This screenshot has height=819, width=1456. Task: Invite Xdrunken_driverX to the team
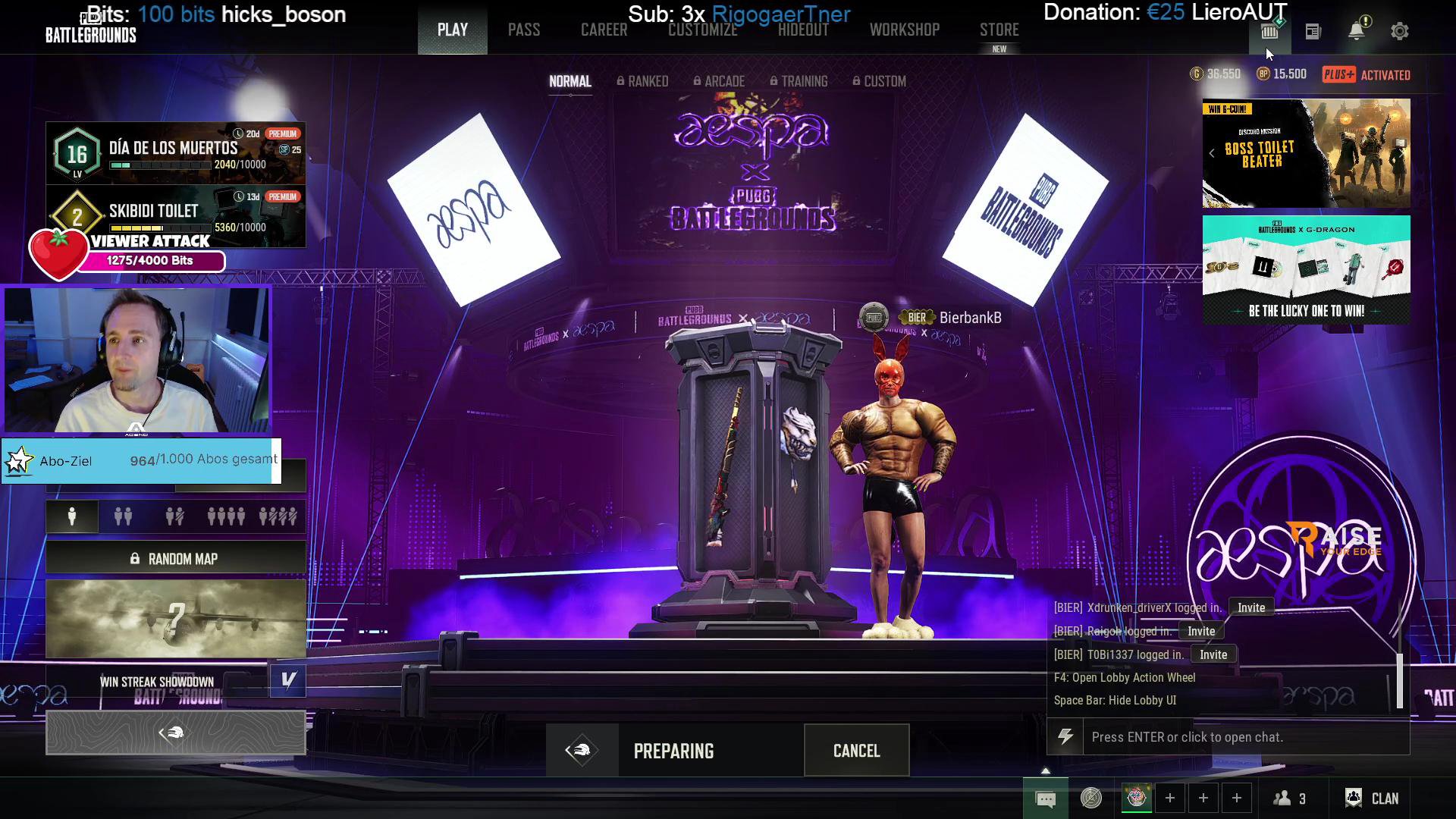(1250, 607)
